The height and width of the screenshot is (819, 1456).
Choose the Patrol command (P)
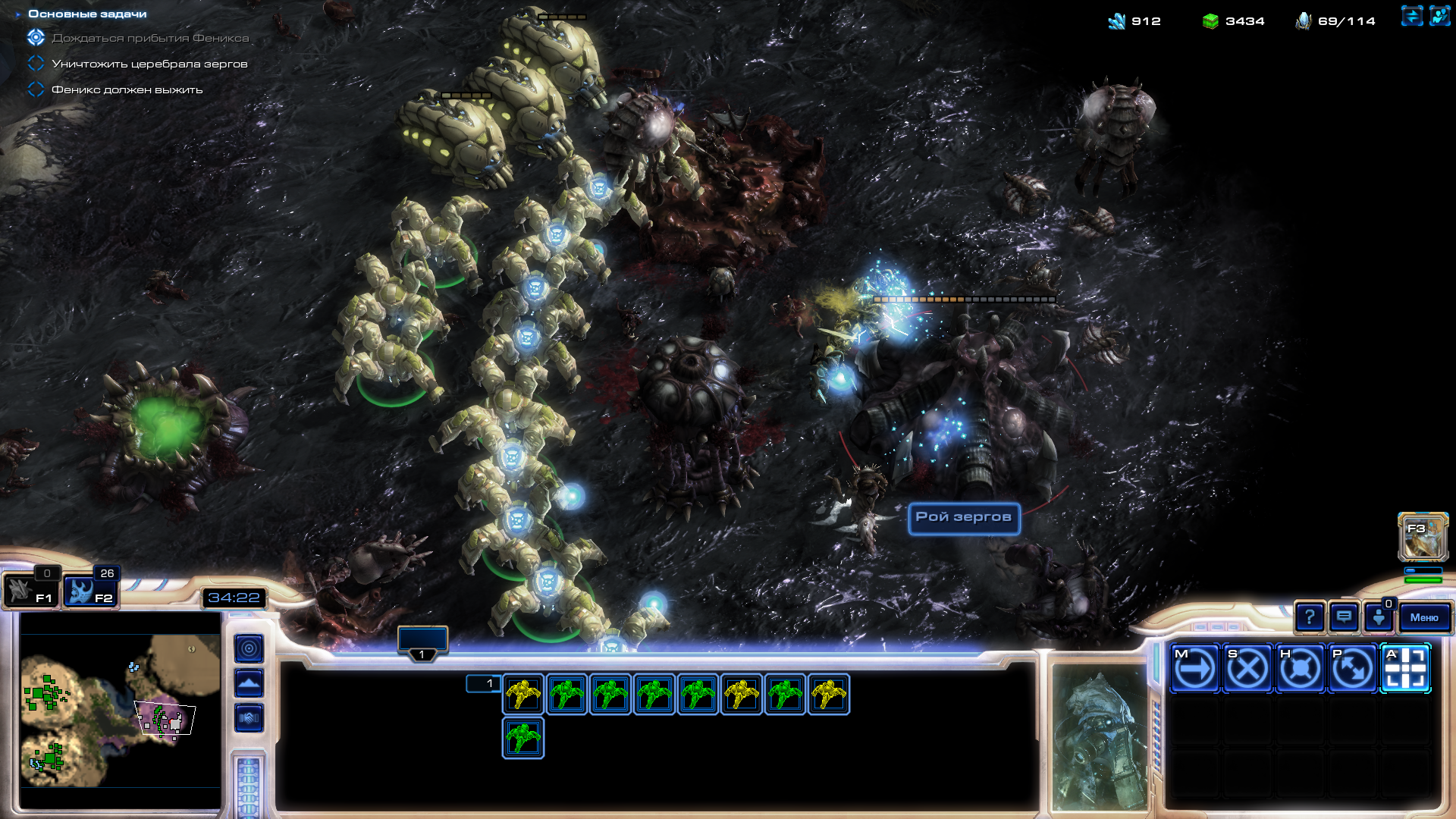coord(1353,669)
